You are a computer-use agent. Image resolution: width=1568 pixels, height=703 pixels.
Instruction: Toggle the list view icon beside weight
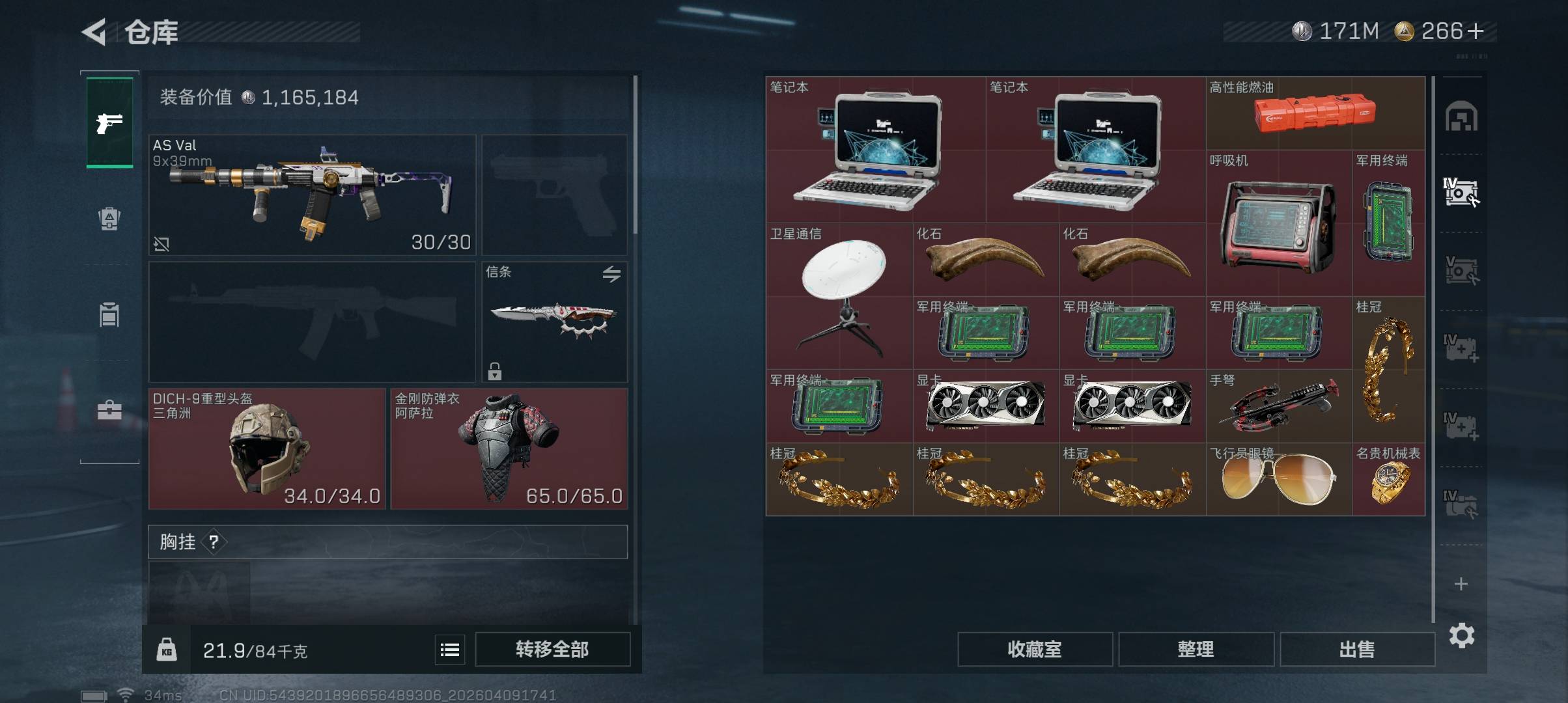point(450,650)
